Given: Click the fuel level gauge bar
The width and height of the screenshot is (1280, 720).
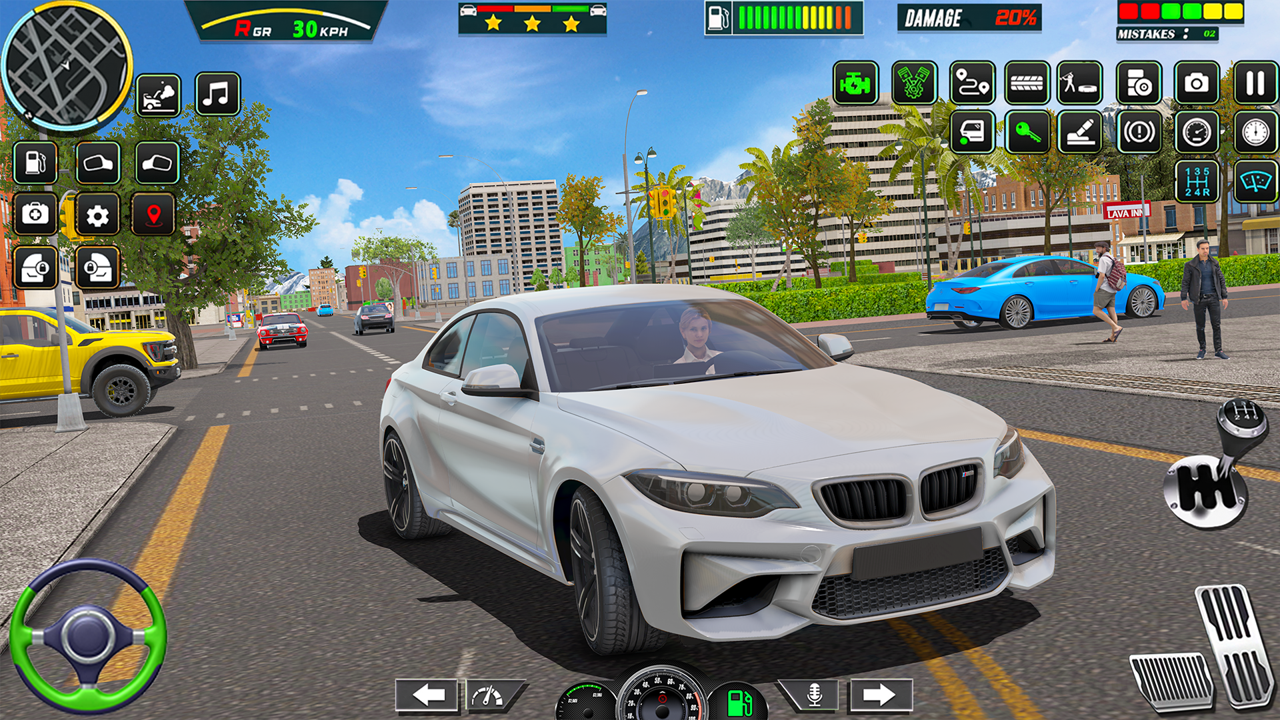Looking at the screenshot, I should [x=788, y=15].
